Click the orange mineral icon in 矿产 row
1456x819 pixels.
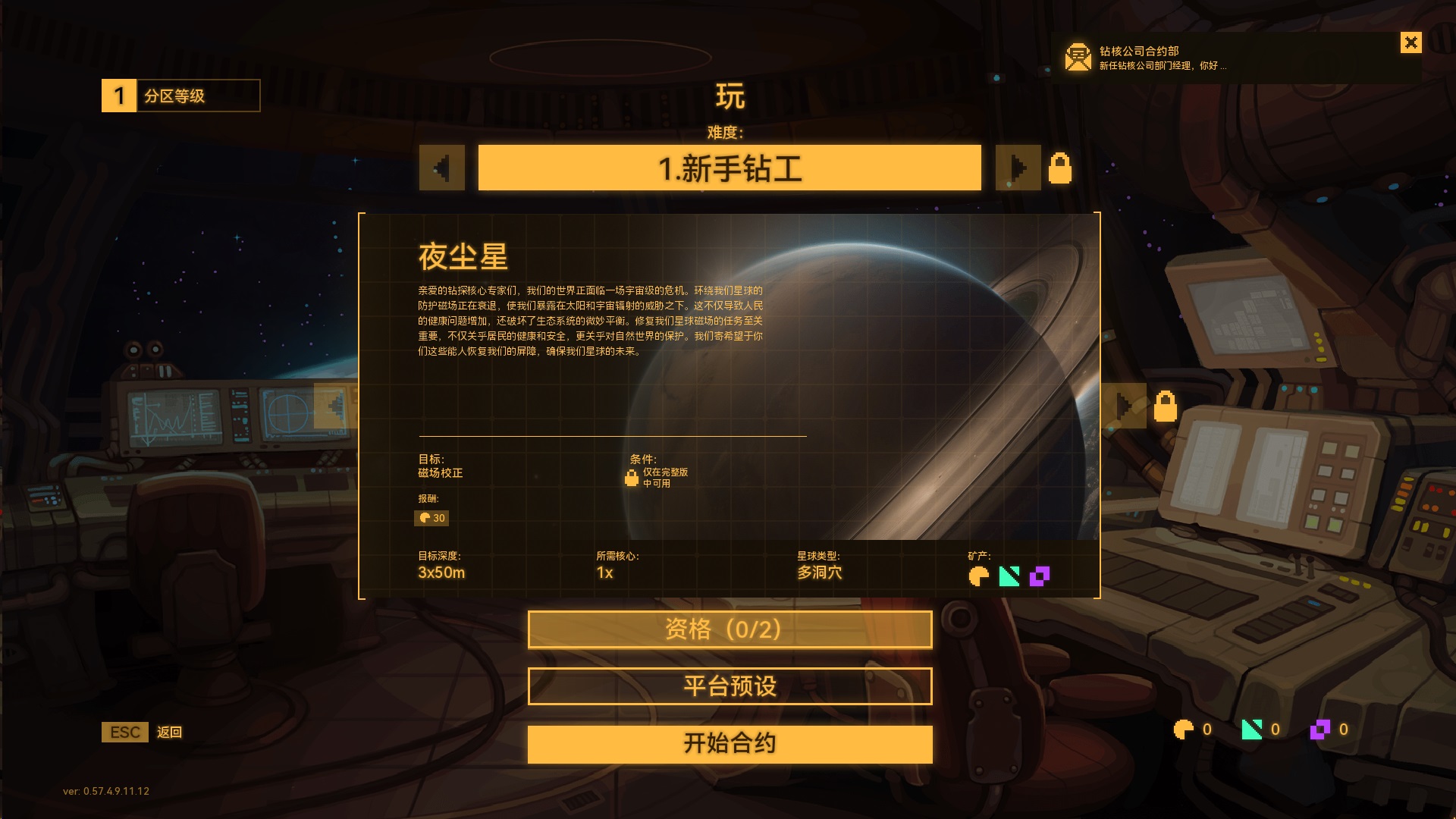(x=978, y=576)
